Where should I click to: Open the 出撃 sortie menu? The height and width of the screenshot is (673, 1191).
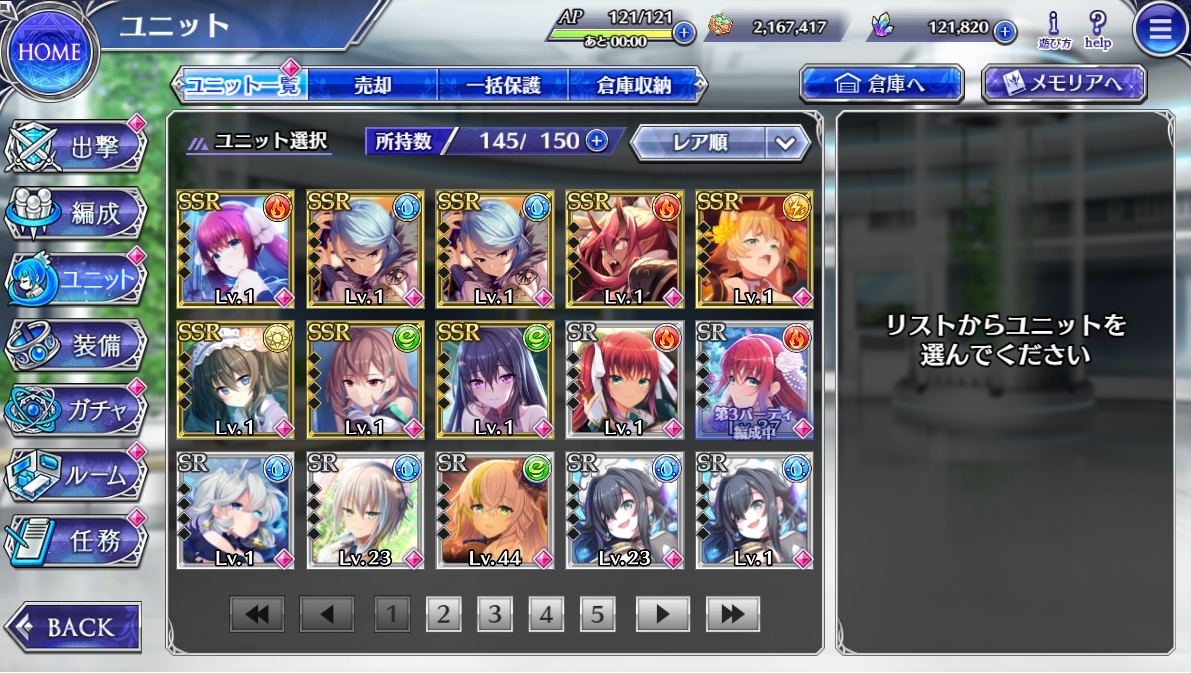tap(78, 150)
